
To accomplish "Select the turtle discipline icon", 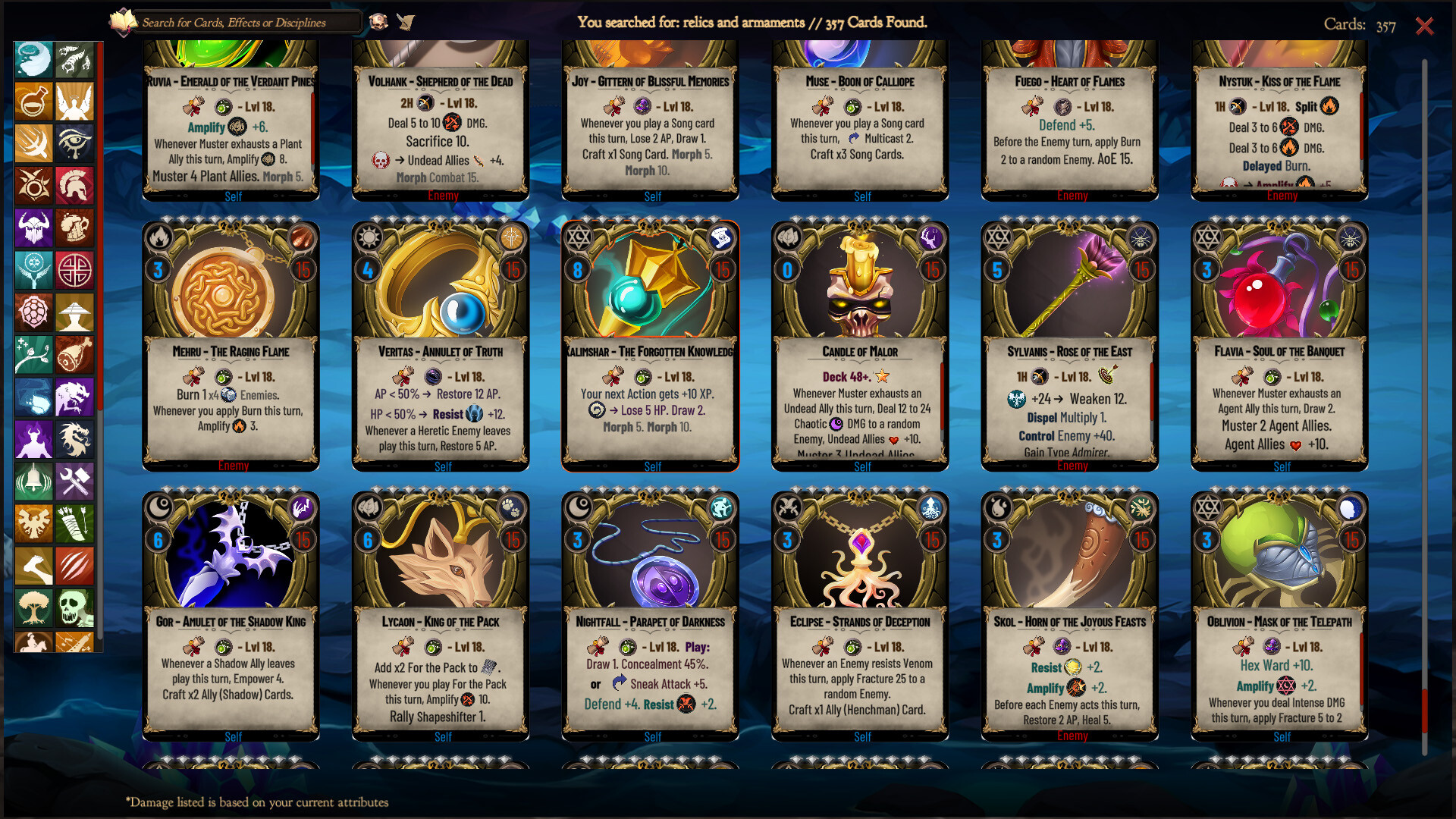I will click(33, 312).
